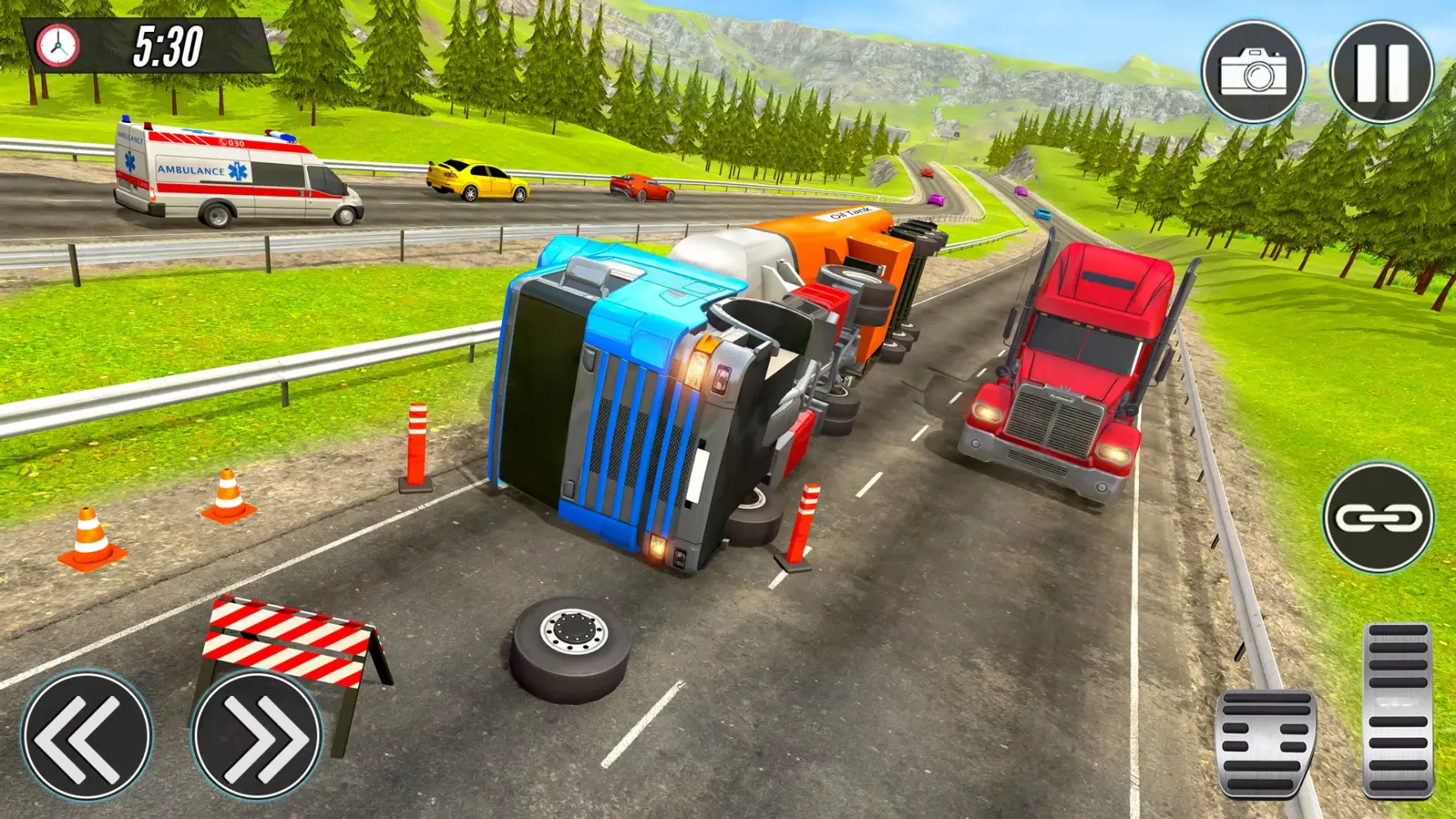Pause the game
This screenshot has height=819, width=1456.
tap(1381, 72)
